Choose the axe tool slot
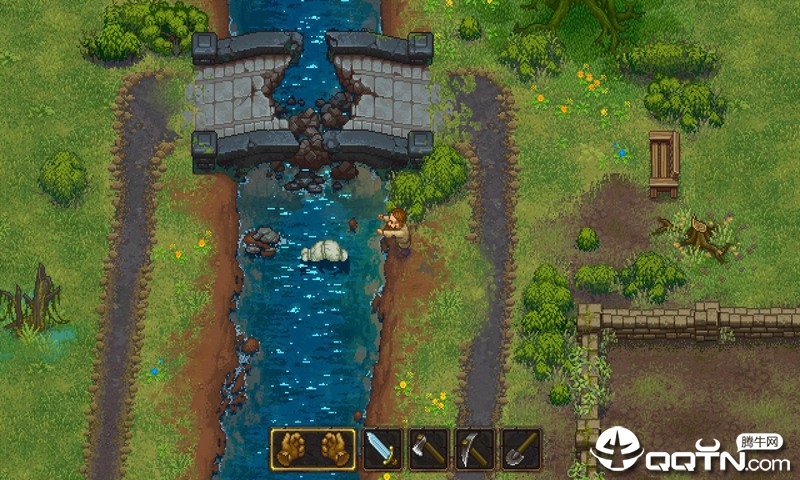Viewport: 800px width, 480px height. tap(428, 449)
